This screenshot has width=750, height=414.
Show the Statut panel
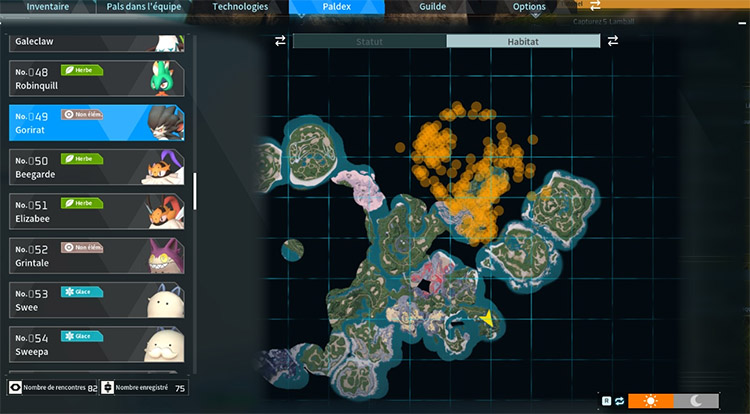(369, 41)
